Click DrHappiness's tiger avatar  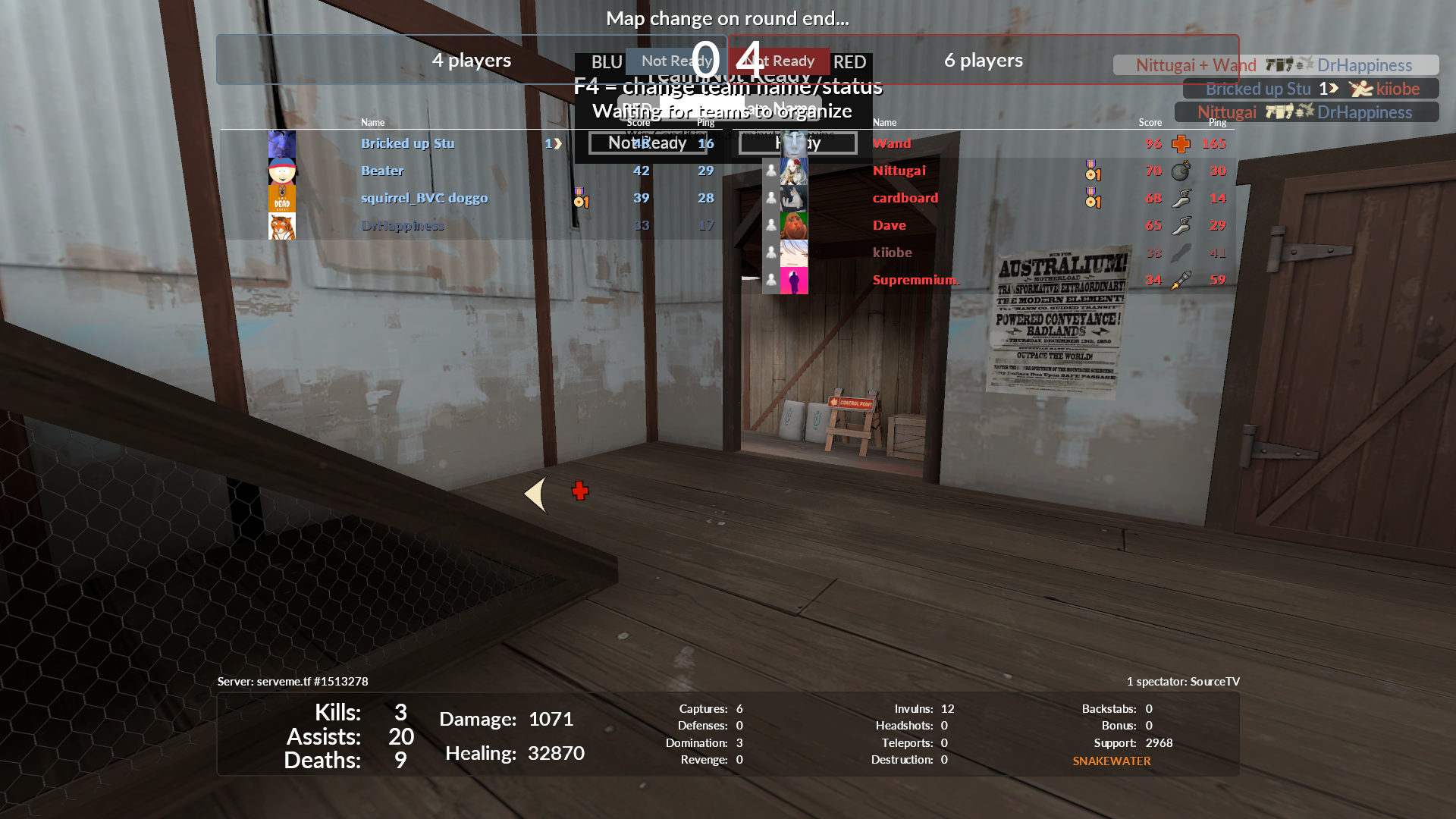coord(282,226)
